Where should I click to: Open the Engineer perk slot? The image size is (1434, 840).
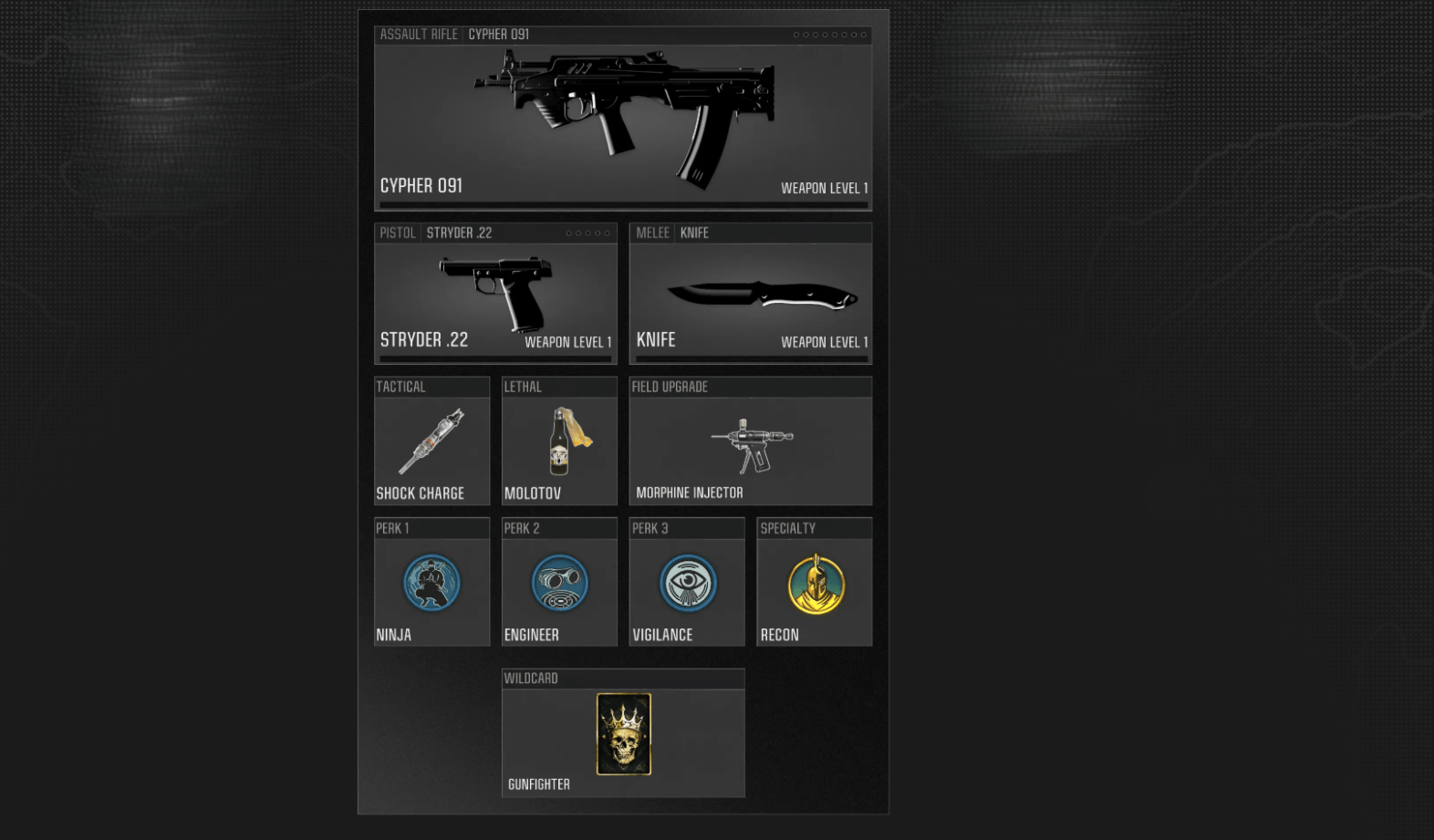[x=559, y=584]
